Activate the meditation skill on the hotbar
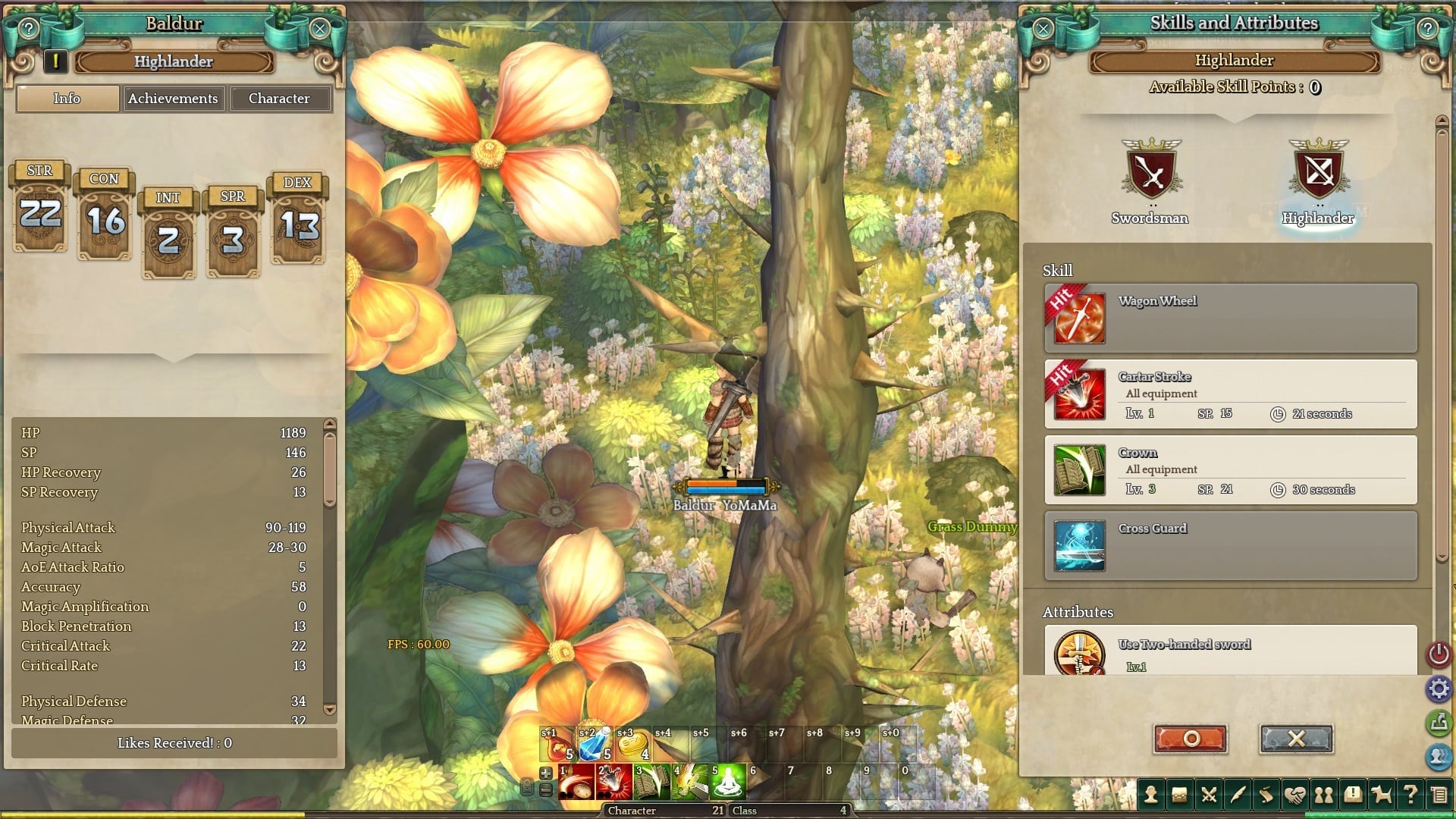The width and height of the screenshot is (1456, 819). (727, 782)
